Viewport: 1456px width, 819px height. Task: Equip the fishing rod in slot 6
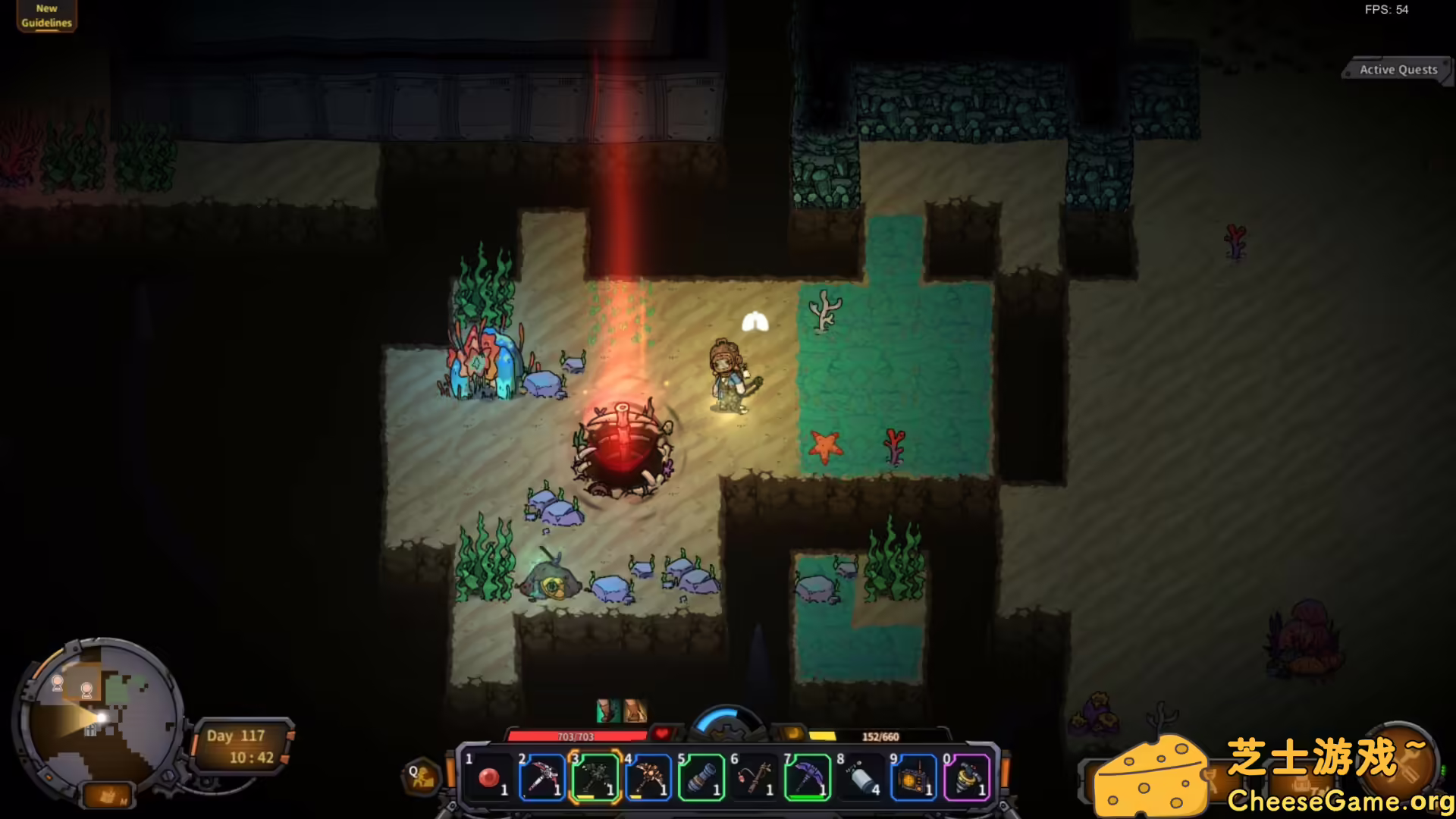tap(755, 777)
